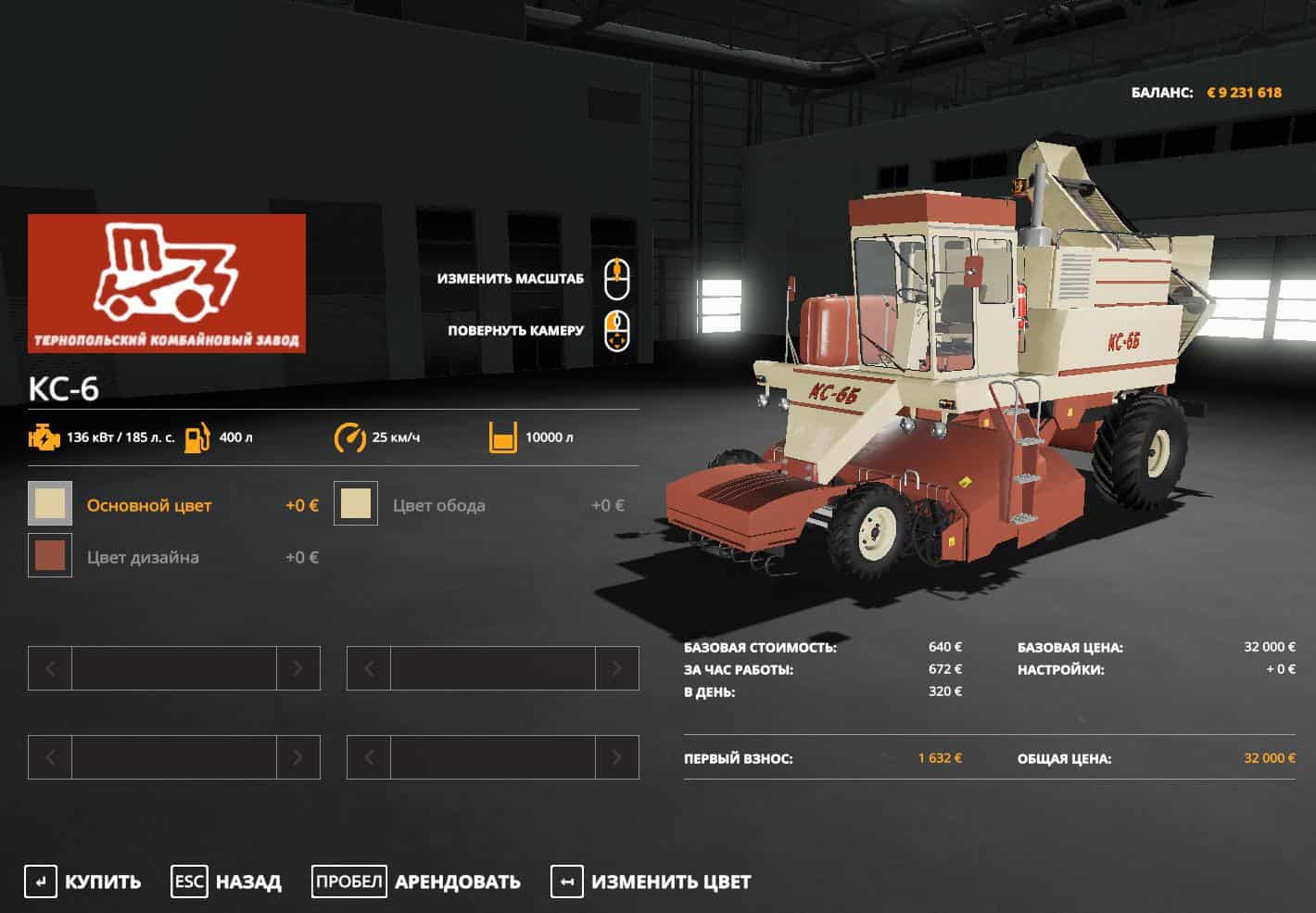Open the Цвет дизайна color swatch
Image resolution: width=1316 pixels, height=913 pixels.
pyautogui.click(x=50, y=556)
